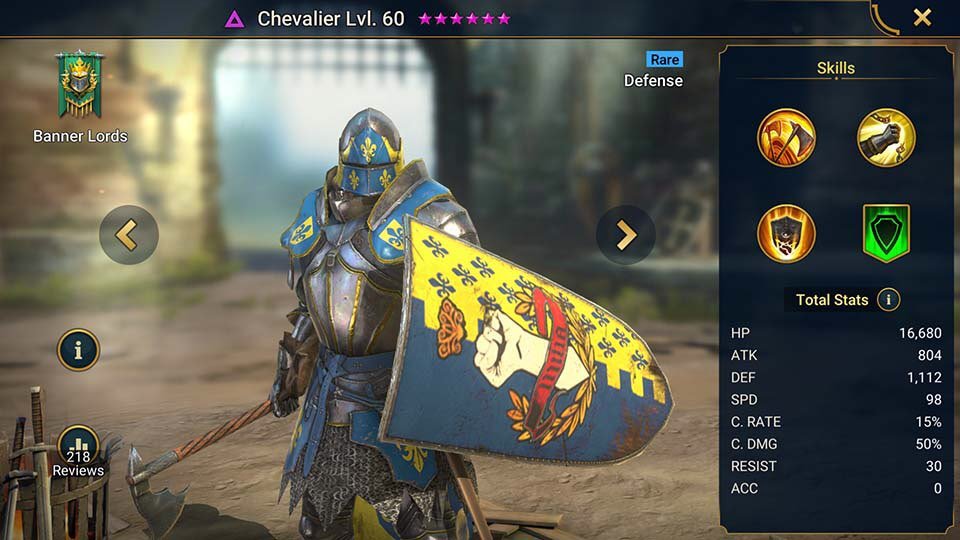Select the burning shield skill icon
This screenshot has height=540, width=960.
(786, 233)
